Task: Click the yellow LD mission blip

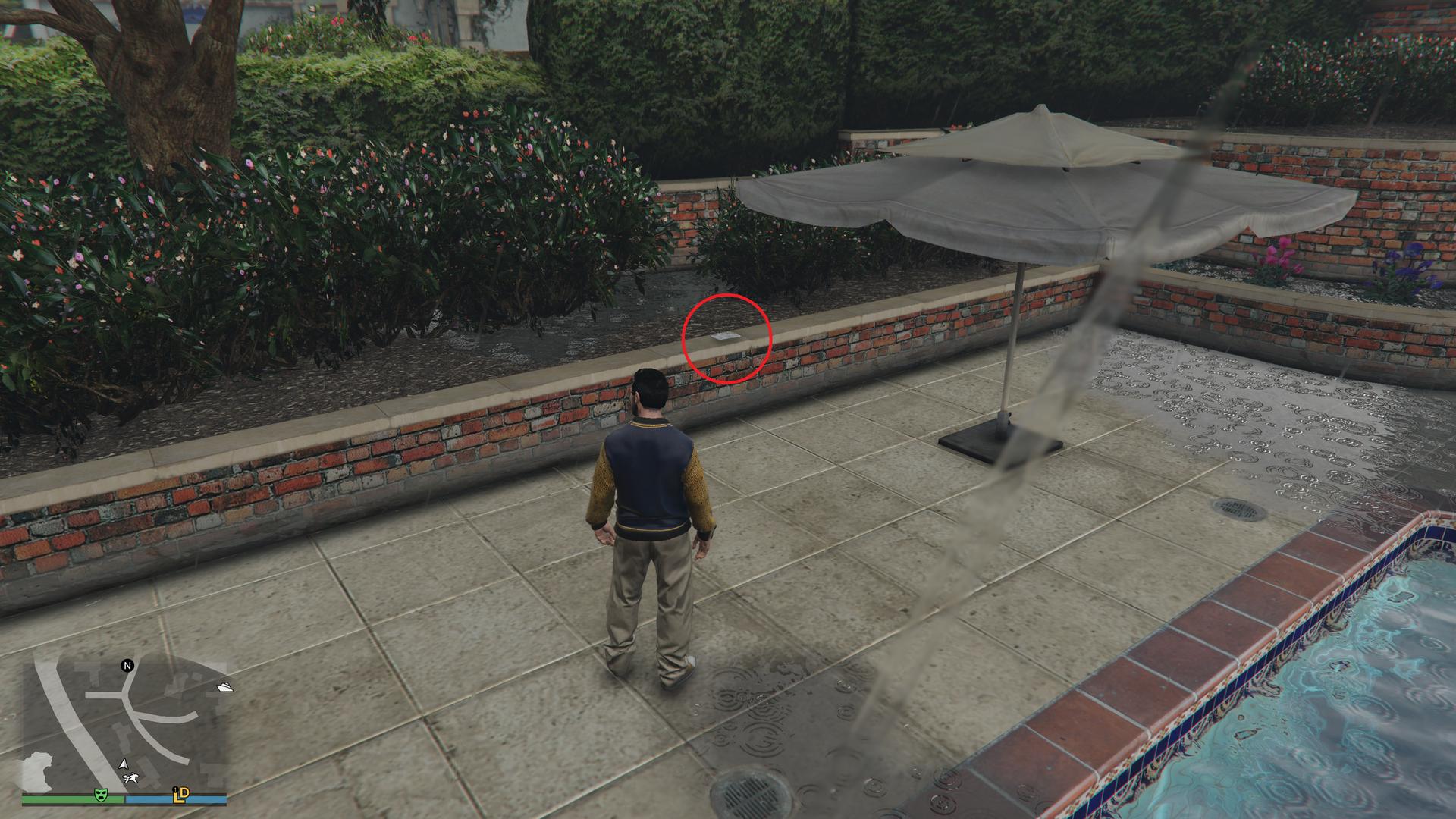Action: tap(180, 795)
